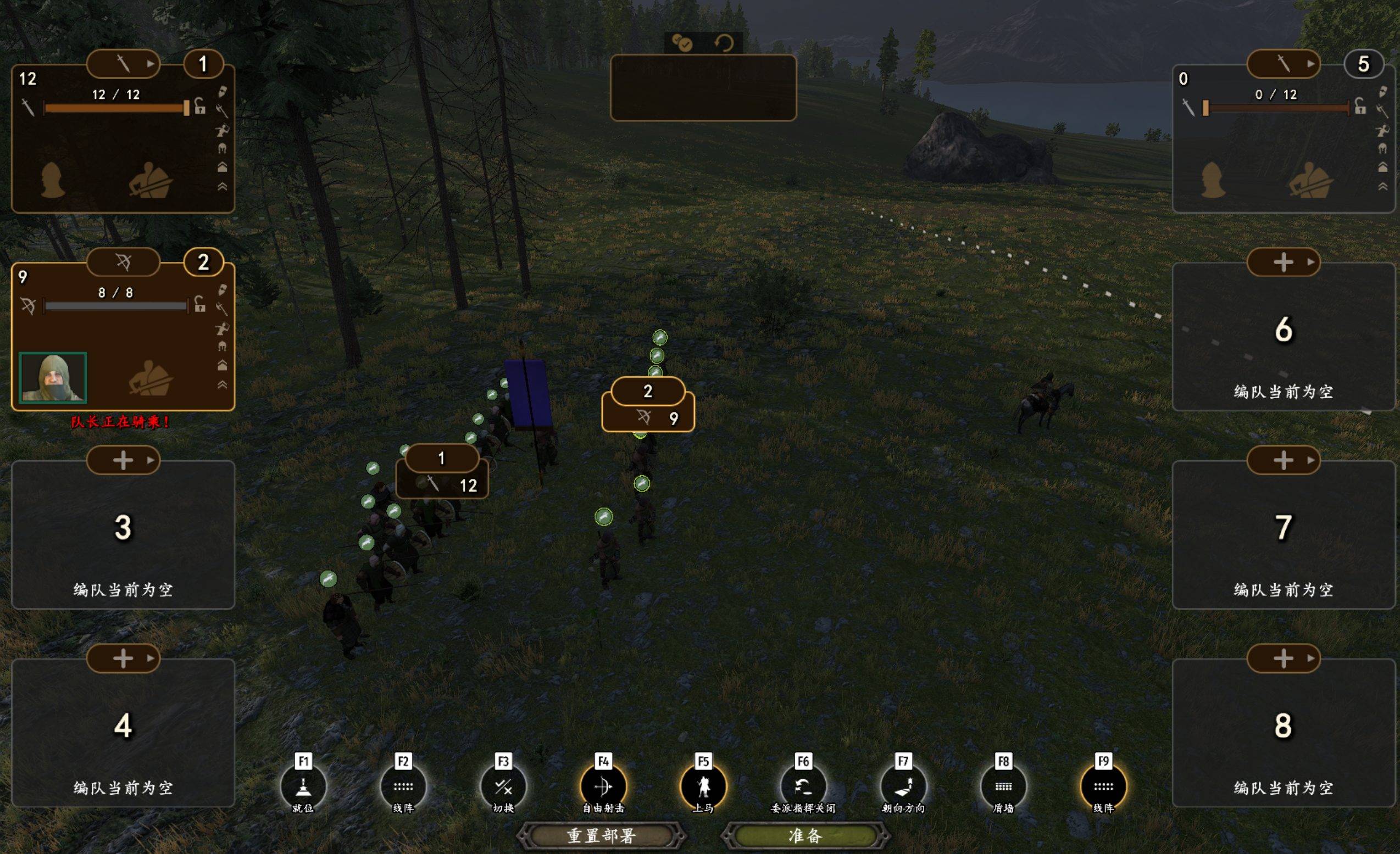Viewport: 1400px width, 854px height.
Task: Add a troop type to empty formation 8
Action: [x=1284, y=658]
